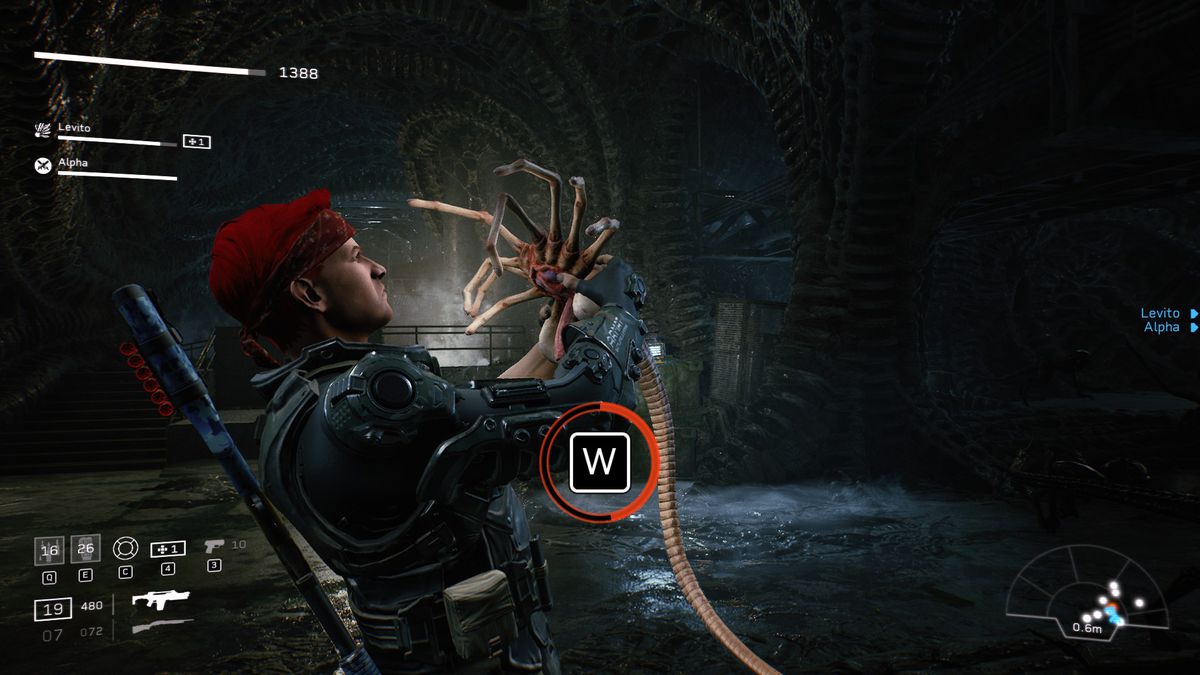The width and height of the screenshot is (1200, 675).
Task: Switch to the pistol sidearm icon
Action: pos(214,547)
